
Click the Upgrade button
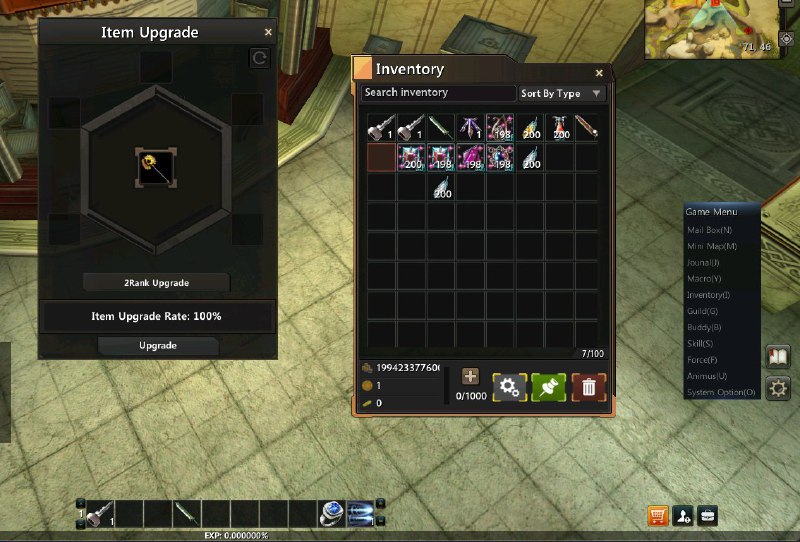[x=157, y=345]
